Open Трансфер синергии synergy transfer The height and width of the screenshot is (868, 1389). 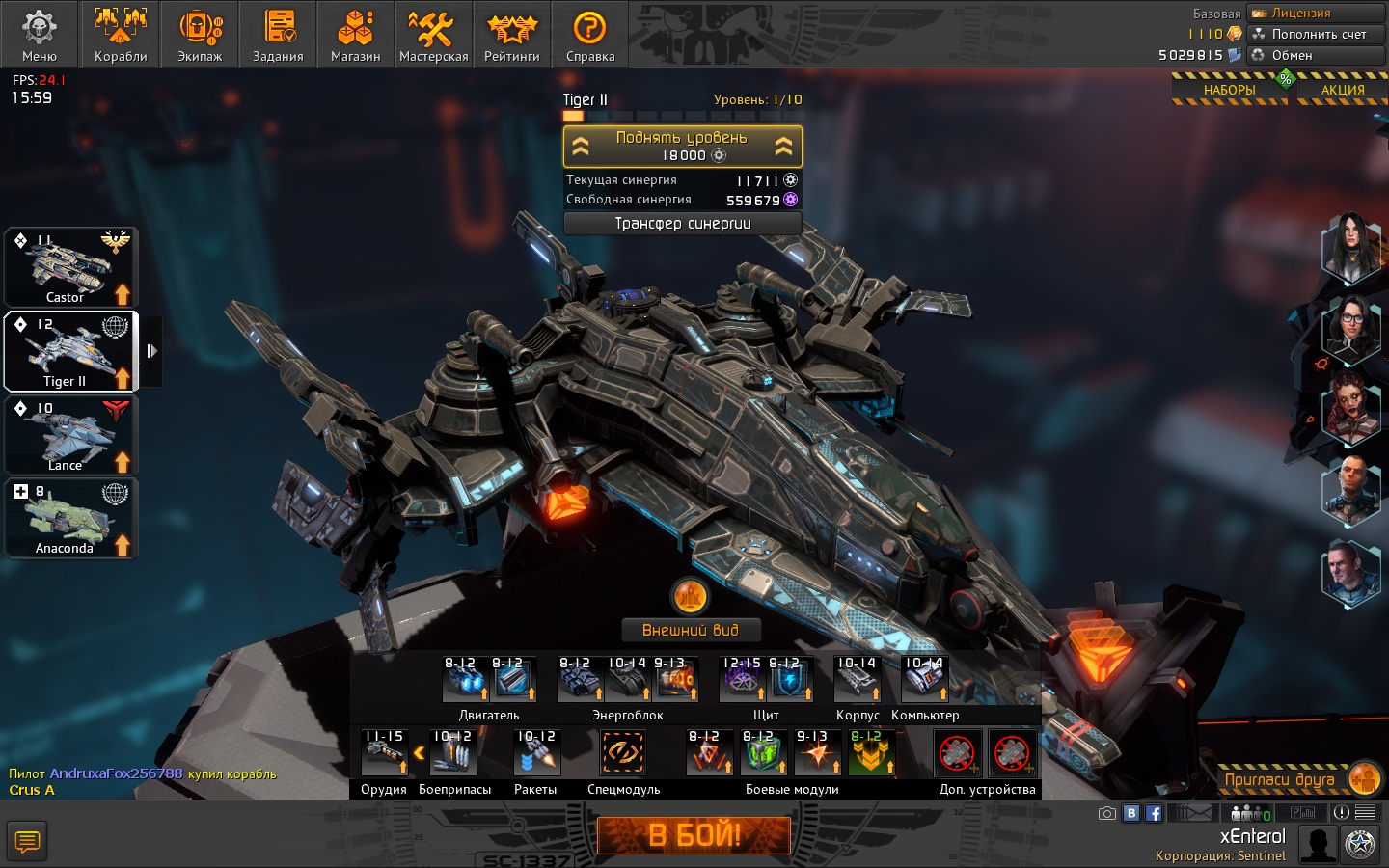[682, 224]
